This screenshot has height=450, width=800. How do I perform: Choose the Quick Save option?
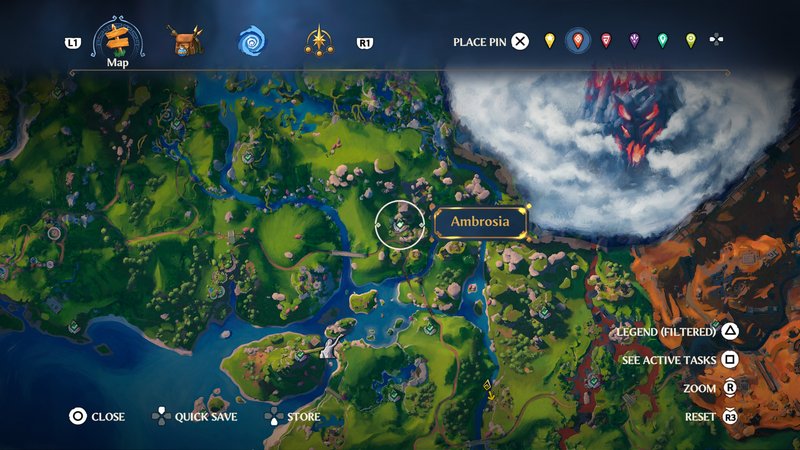(195, 417)
